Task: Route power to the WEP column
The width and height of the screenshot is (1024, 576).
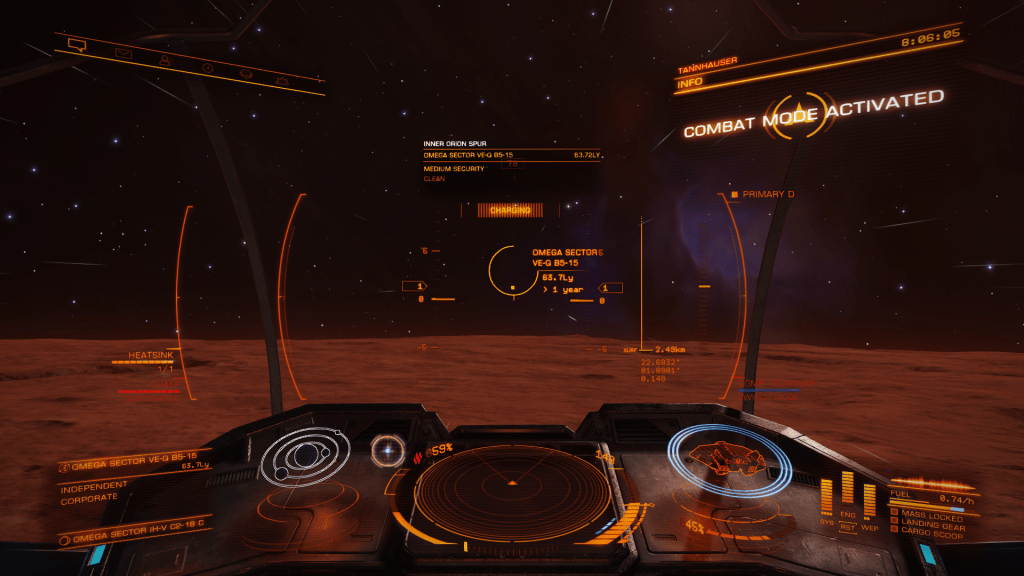Action: pos(869,498)
